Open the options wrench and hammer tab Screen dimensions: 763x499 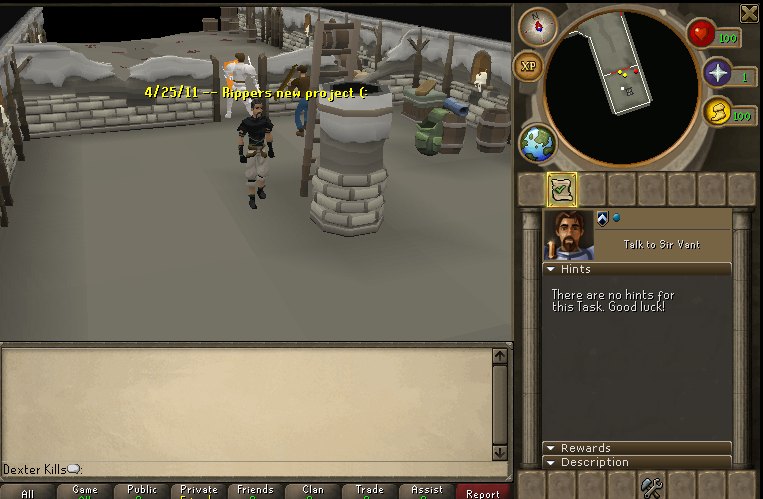click(652, 488)
